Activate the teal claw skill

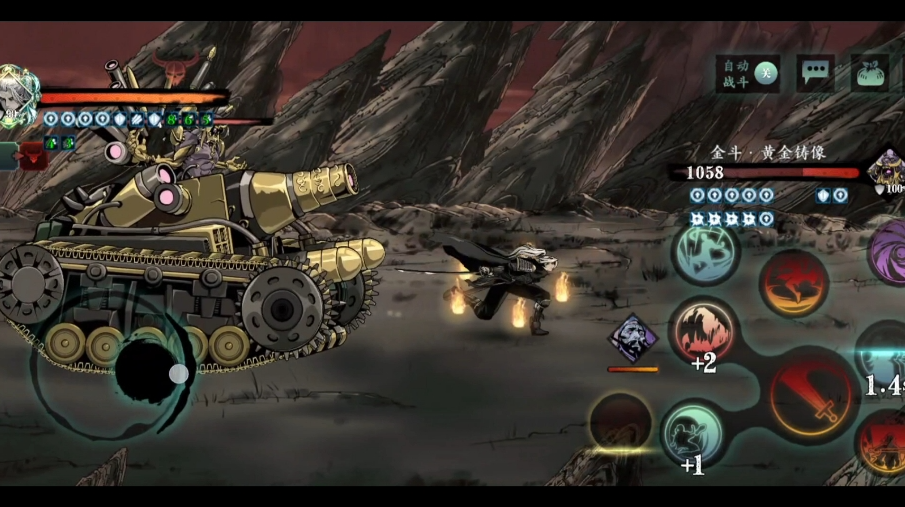[706, 252]
